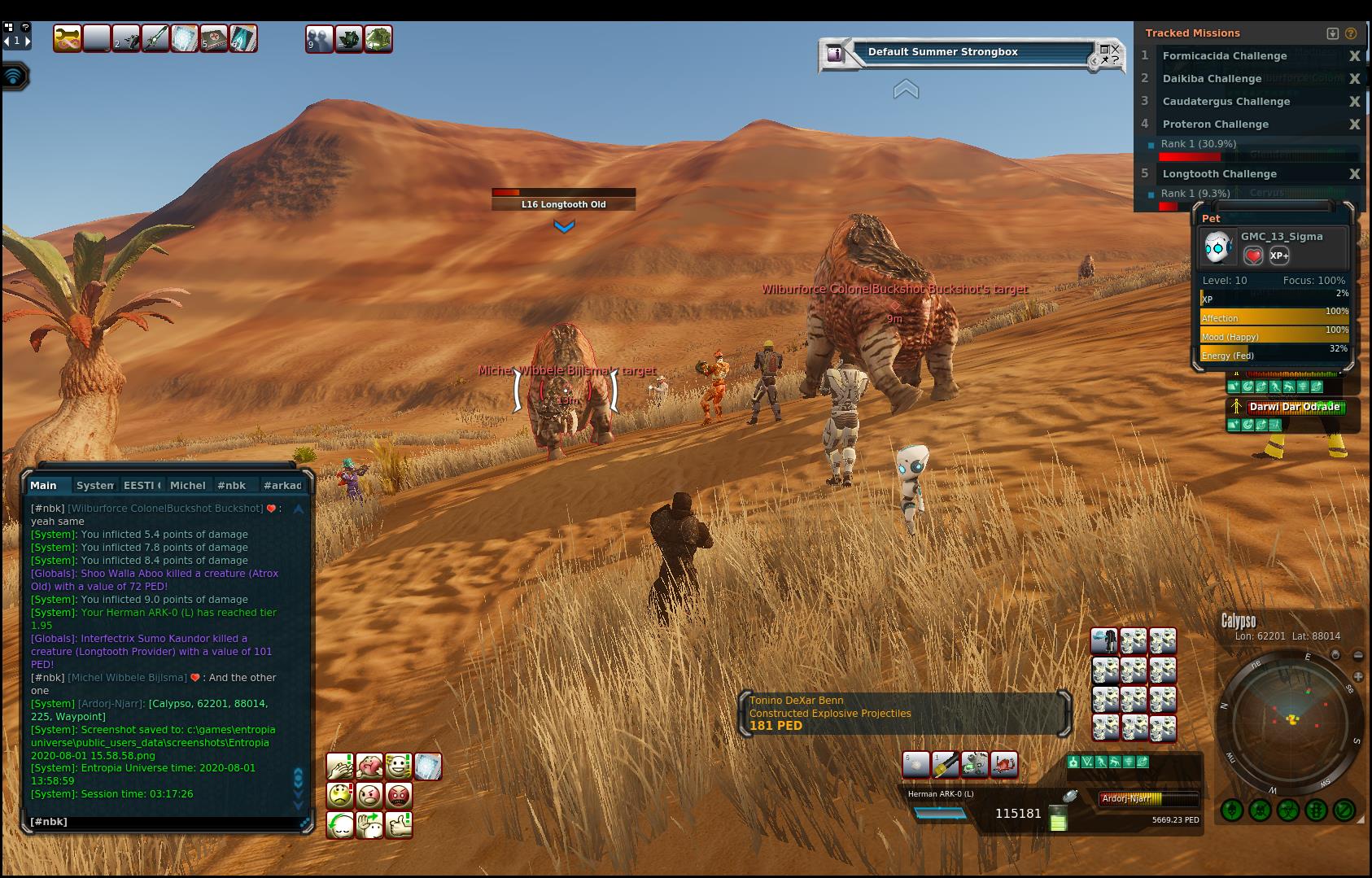Open the Longtooth Challenge tracked mission

(1219, 174)
